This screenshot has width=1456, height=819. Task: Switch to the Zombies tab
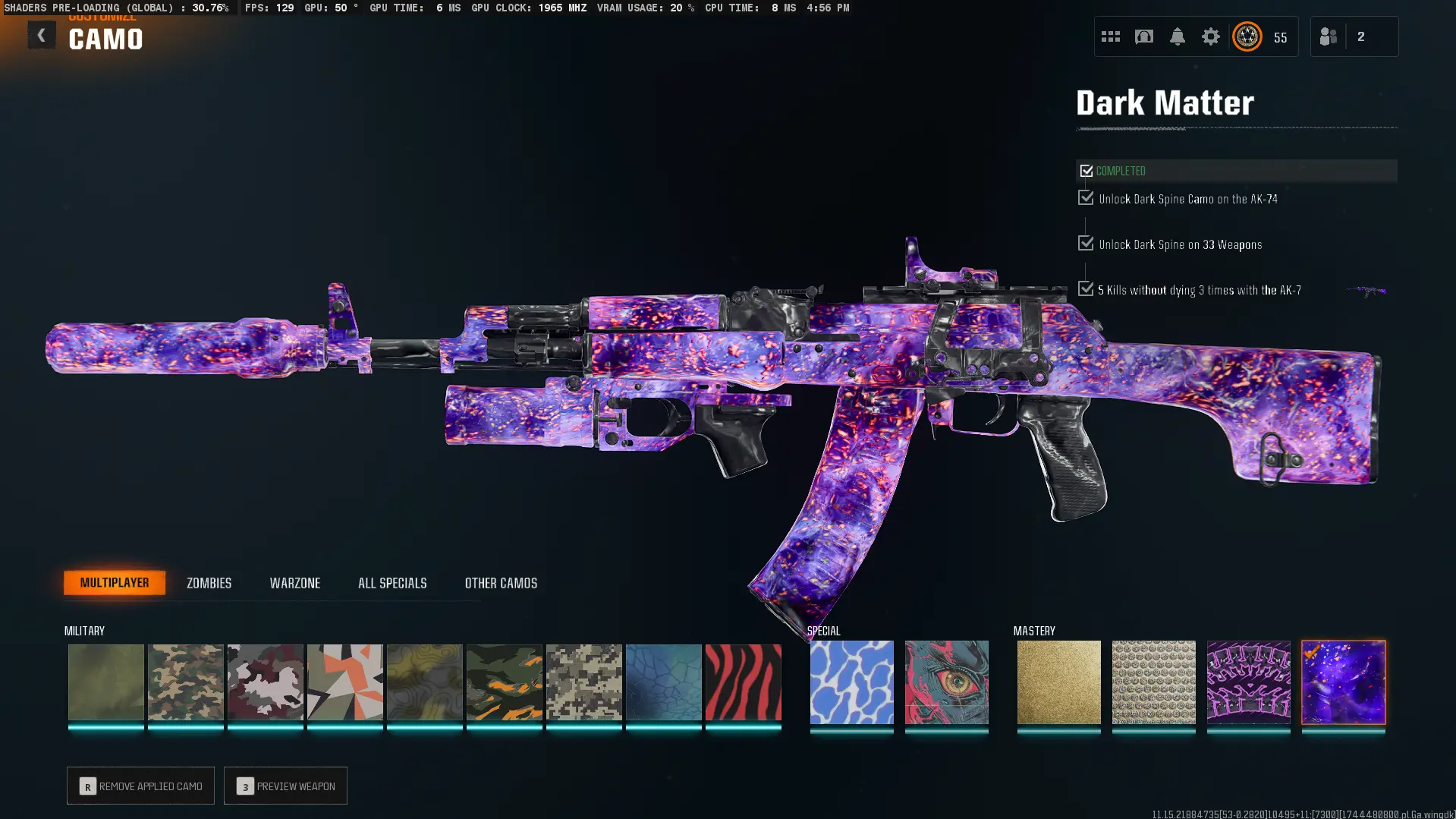[207, 583]
